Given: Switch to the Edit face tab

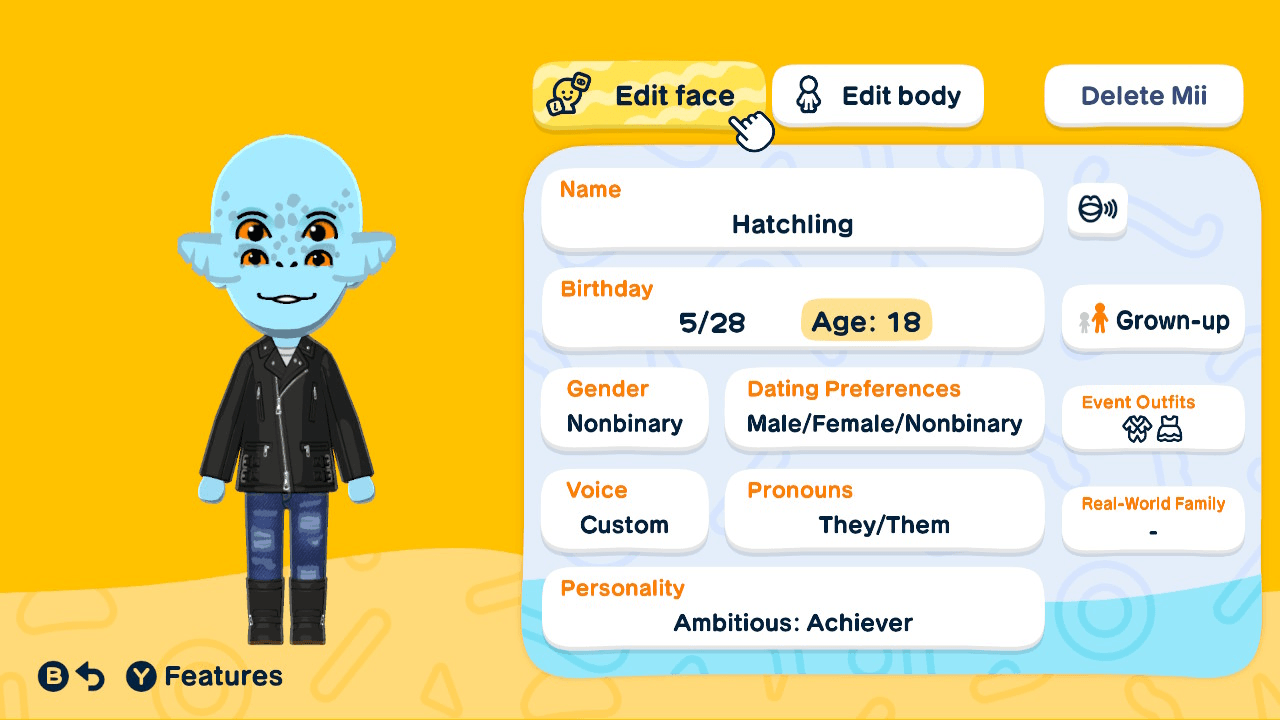Looking at the screenshot, I should point(649,95).
